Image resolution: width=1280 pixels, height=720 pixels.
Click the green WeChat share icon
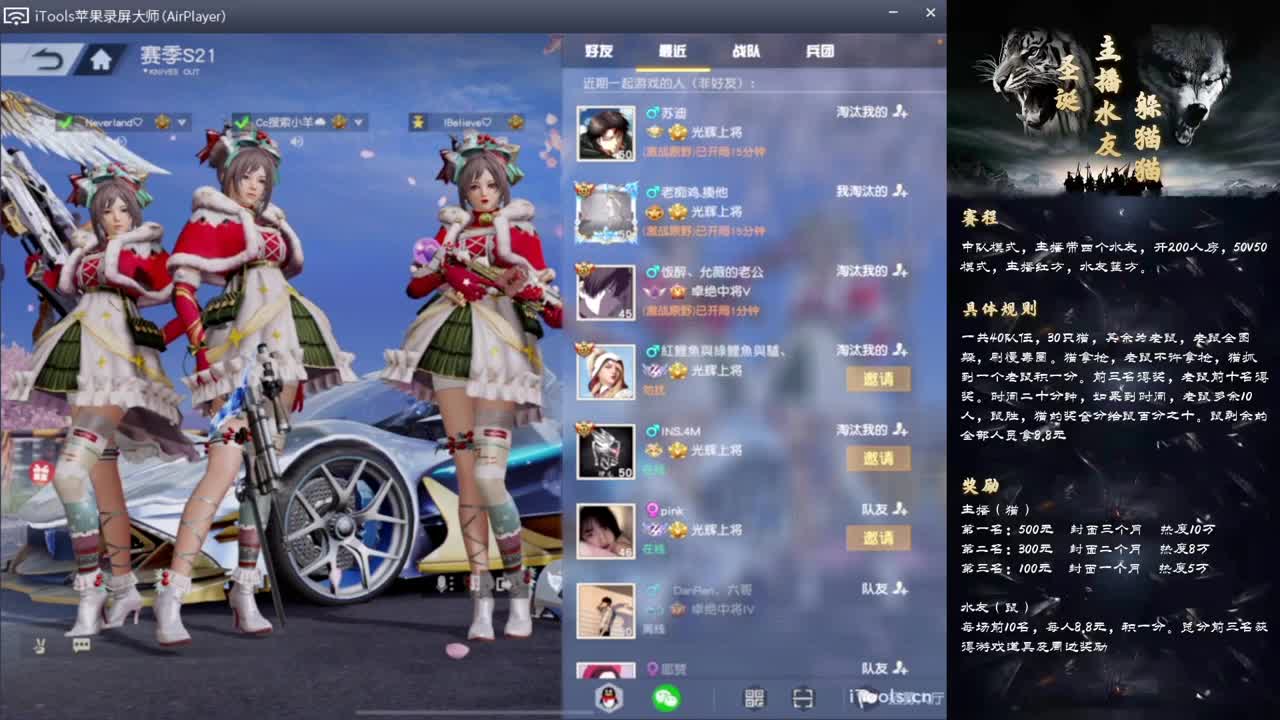[x=666, y=697]
